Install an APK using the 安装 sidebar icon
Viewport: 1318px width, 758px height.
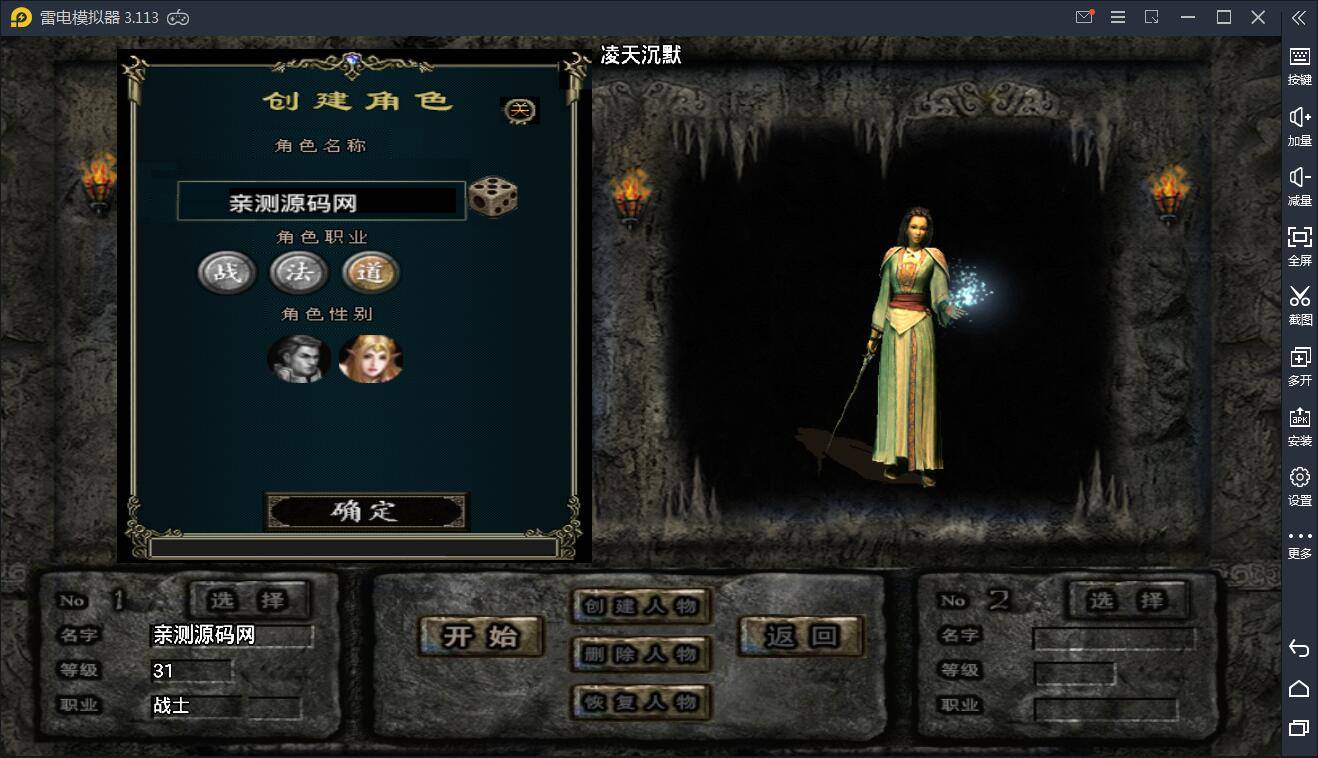click(x=1299, y=425)
